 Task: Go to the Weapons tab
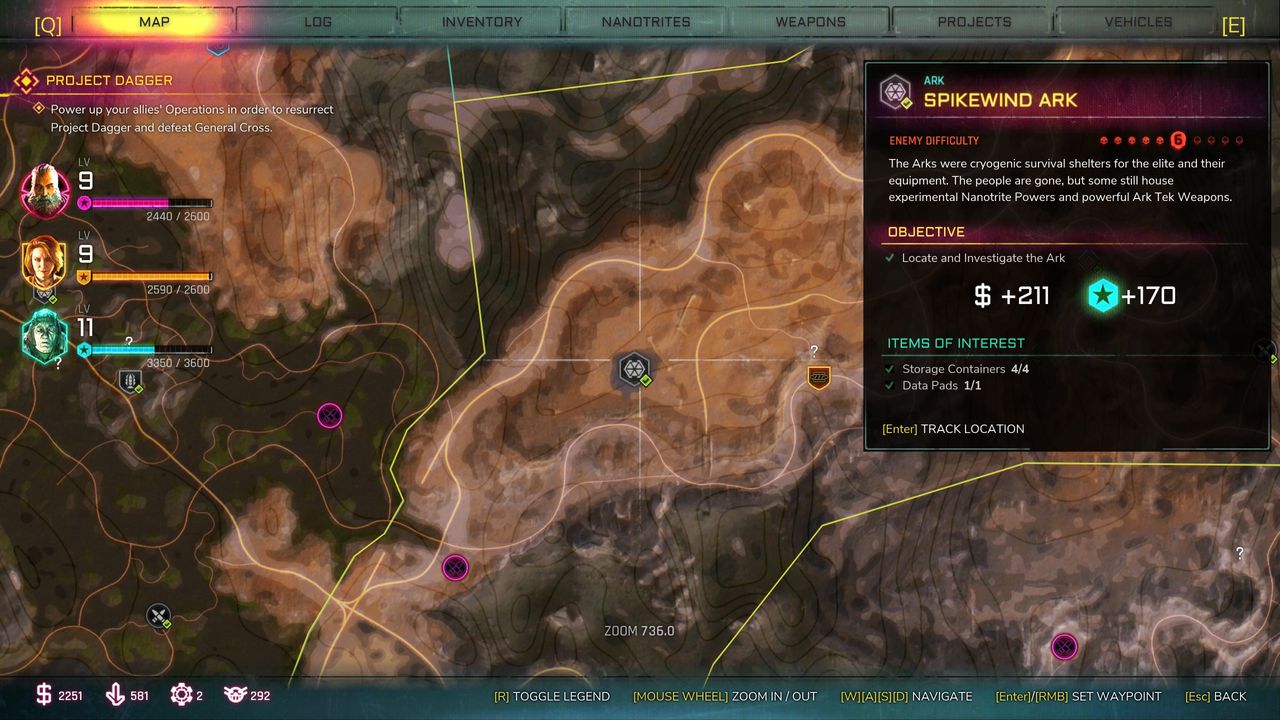(810, 21)
